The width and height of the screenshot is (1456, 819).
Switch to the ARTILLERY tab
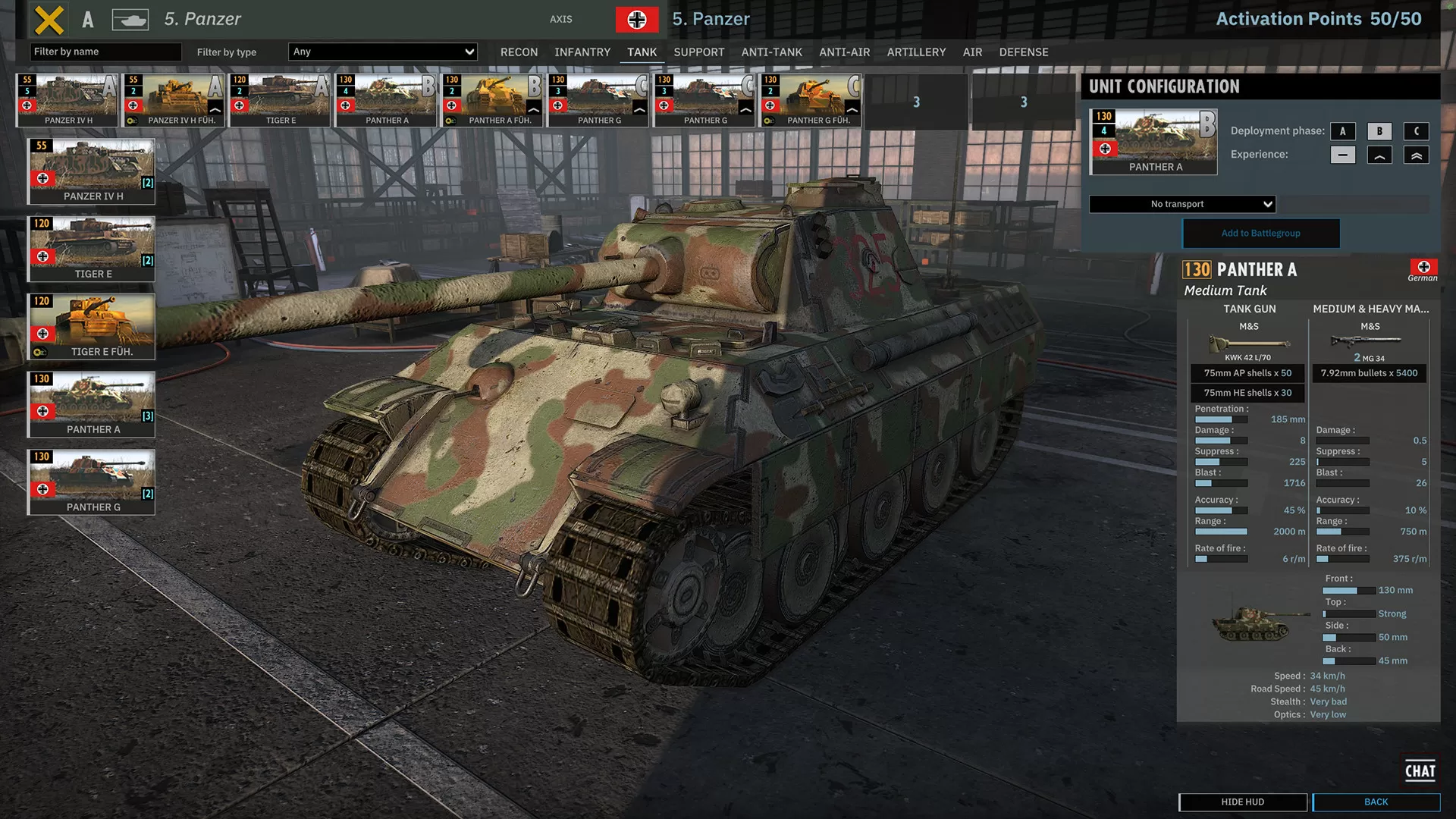pyautogui.click(x=915, y=52)
